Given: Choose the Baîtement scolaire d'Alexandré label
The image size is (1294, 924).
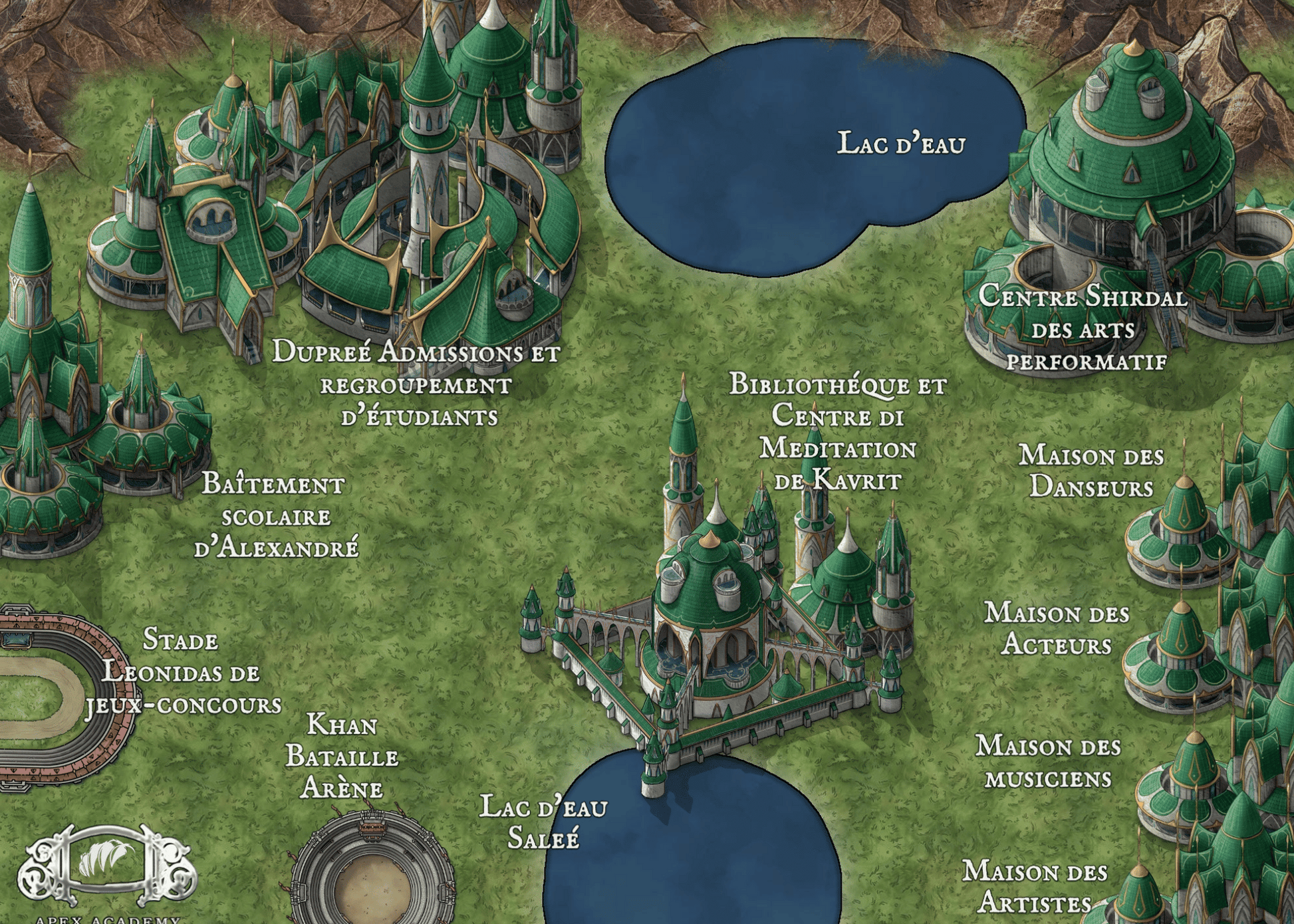Looking at the screenshot, I should 275,516.
